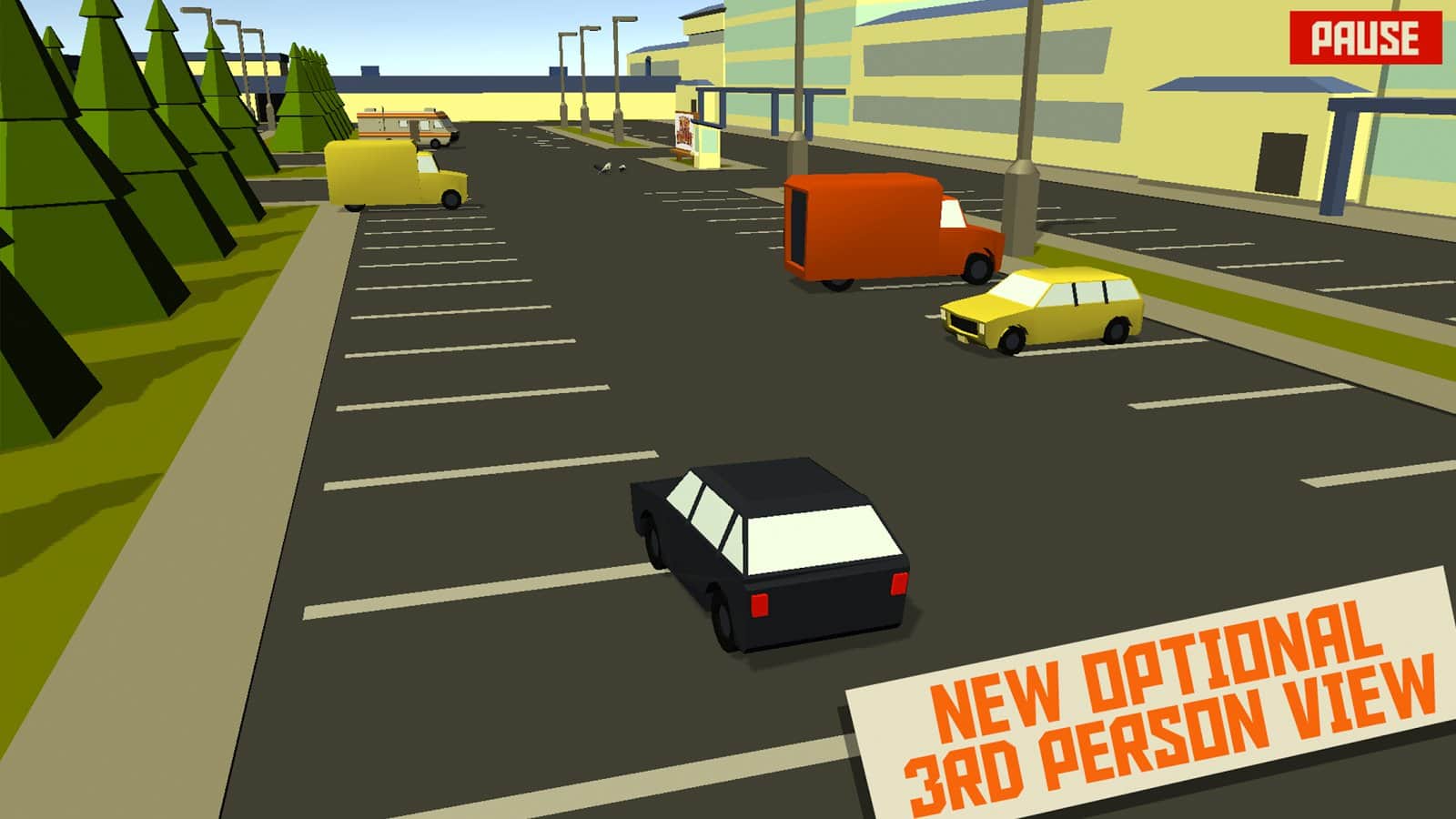The image size is (1456, 819).
Task: Select the yellow station wagon
Action: pyautogui.click(x=1037, y=314)
